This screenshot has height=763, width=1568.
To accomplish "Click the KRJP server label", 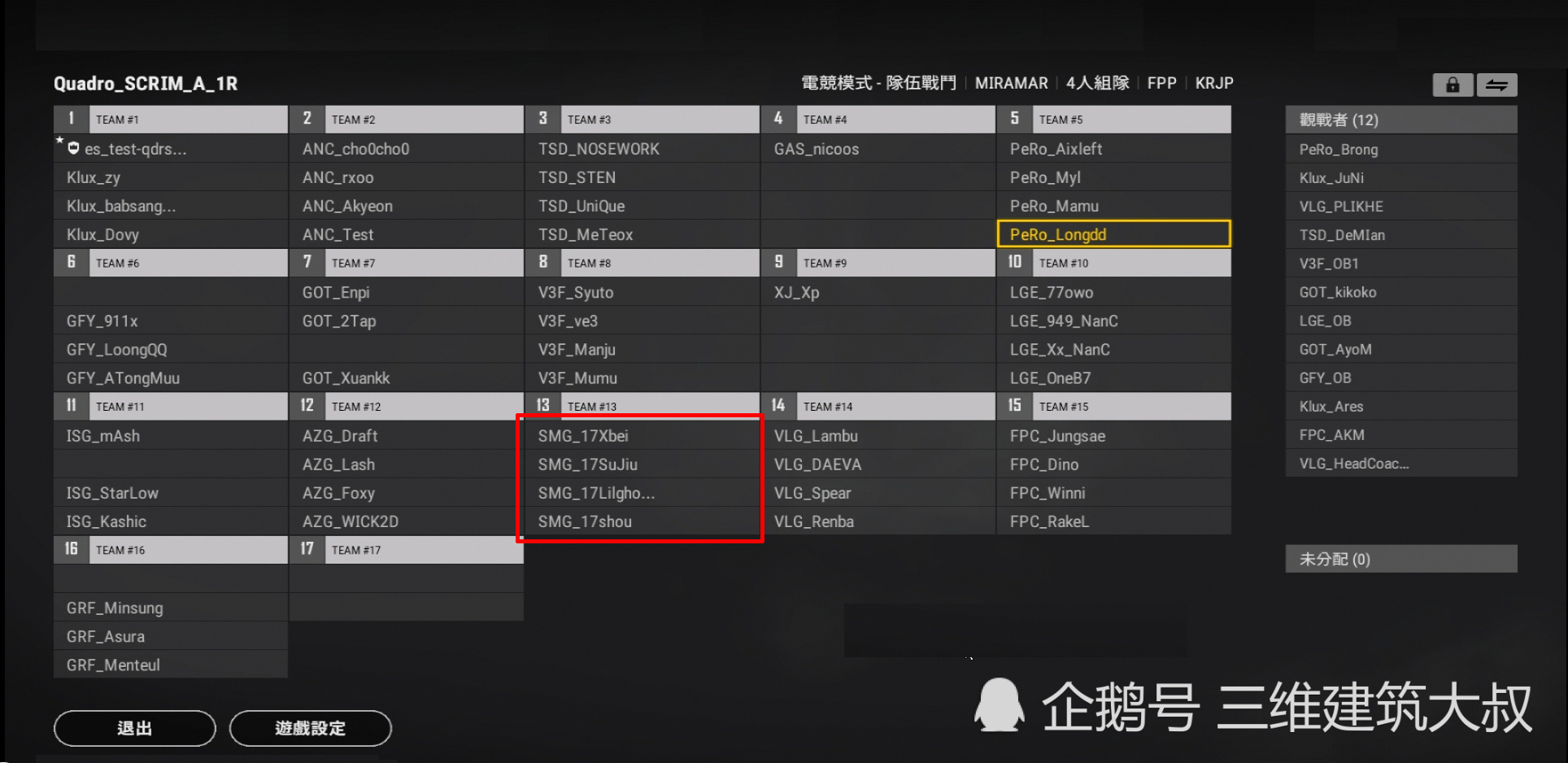I will [1214, 83].
